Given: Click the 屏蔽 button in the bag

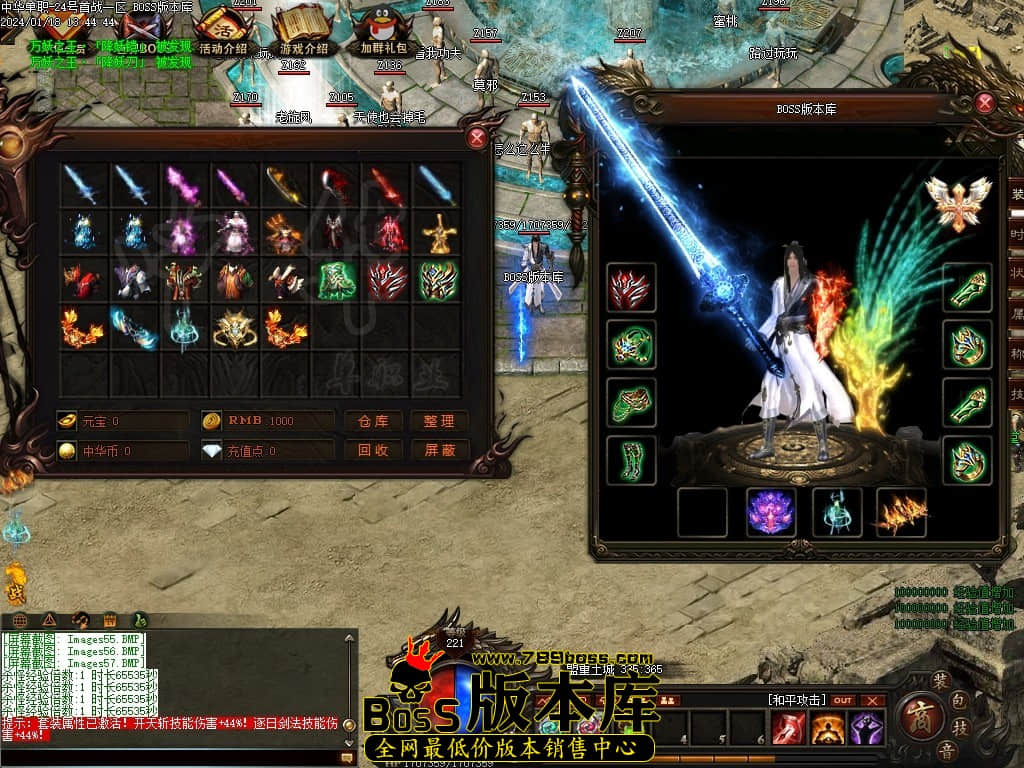Looking at the screenshot, I should tap(439, 450).
